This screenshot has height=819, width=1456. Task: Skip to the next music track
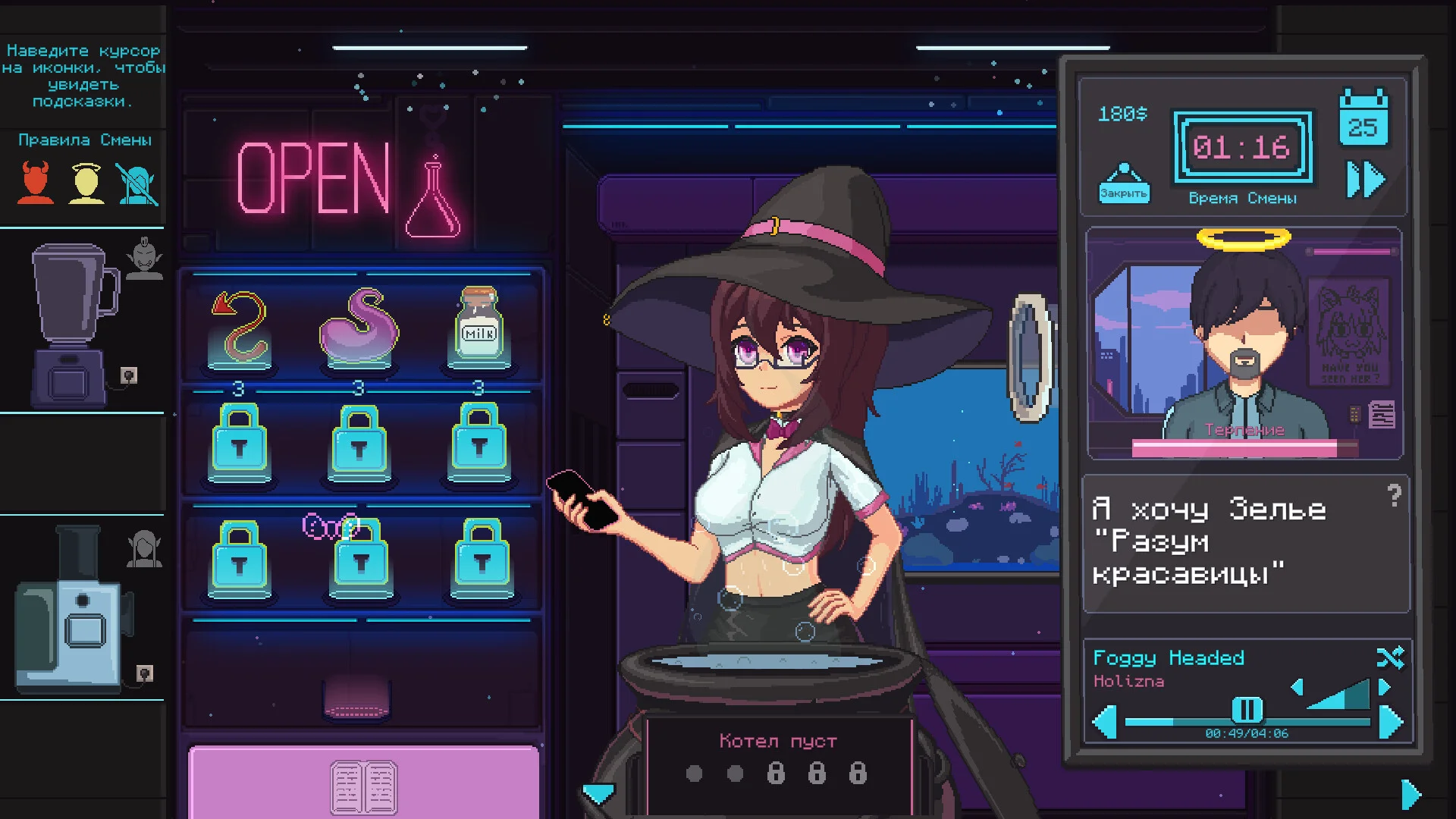[x=1391, y=721]
